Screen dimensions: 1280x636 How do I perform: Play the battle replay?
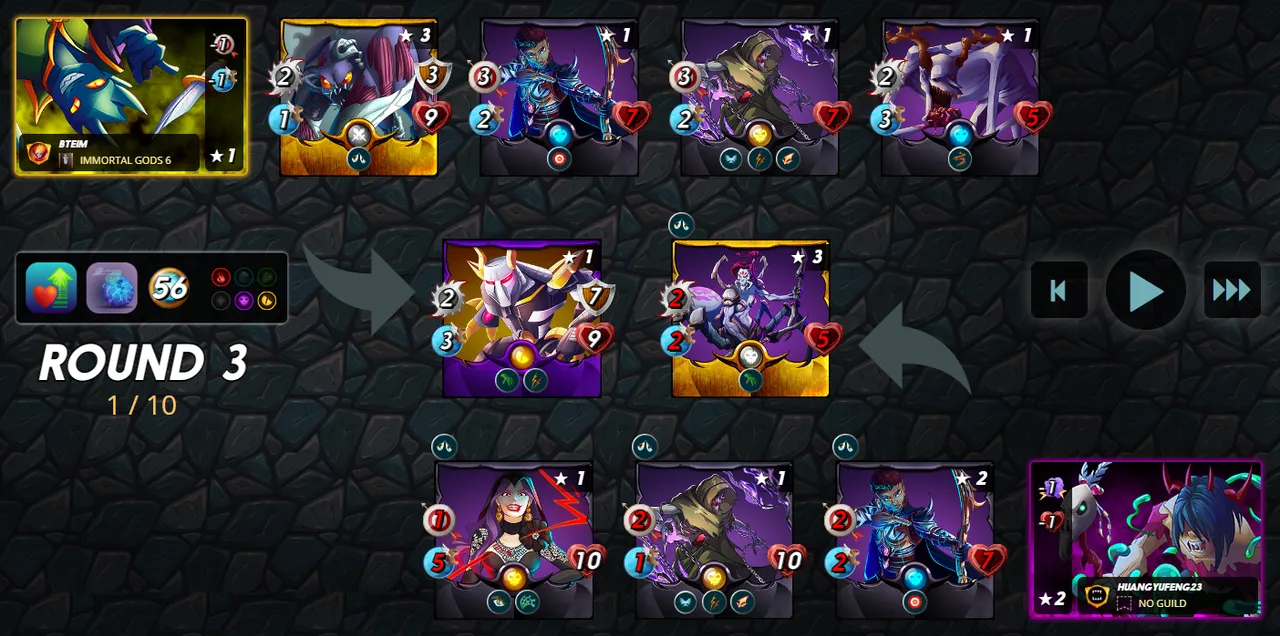[1145, 290]
